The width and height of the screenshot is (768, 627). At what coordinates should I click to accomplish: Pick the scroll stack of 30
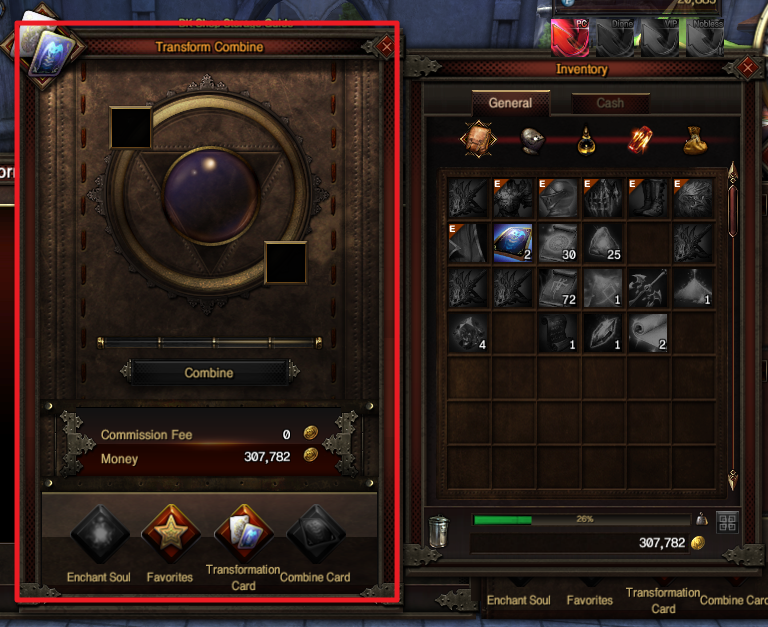(558, 243)
